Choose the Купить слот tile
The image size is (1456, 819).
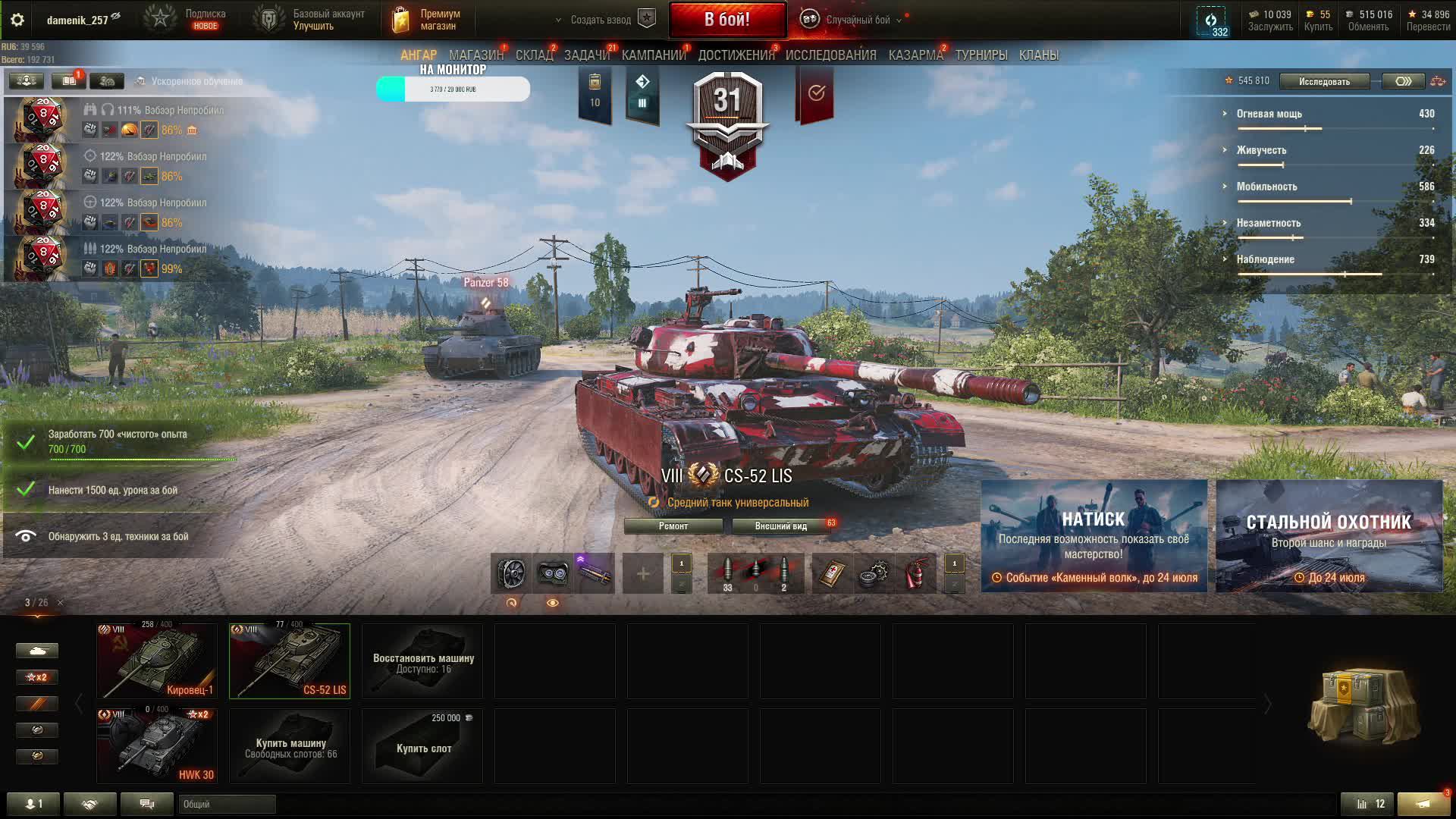(422, 745)
